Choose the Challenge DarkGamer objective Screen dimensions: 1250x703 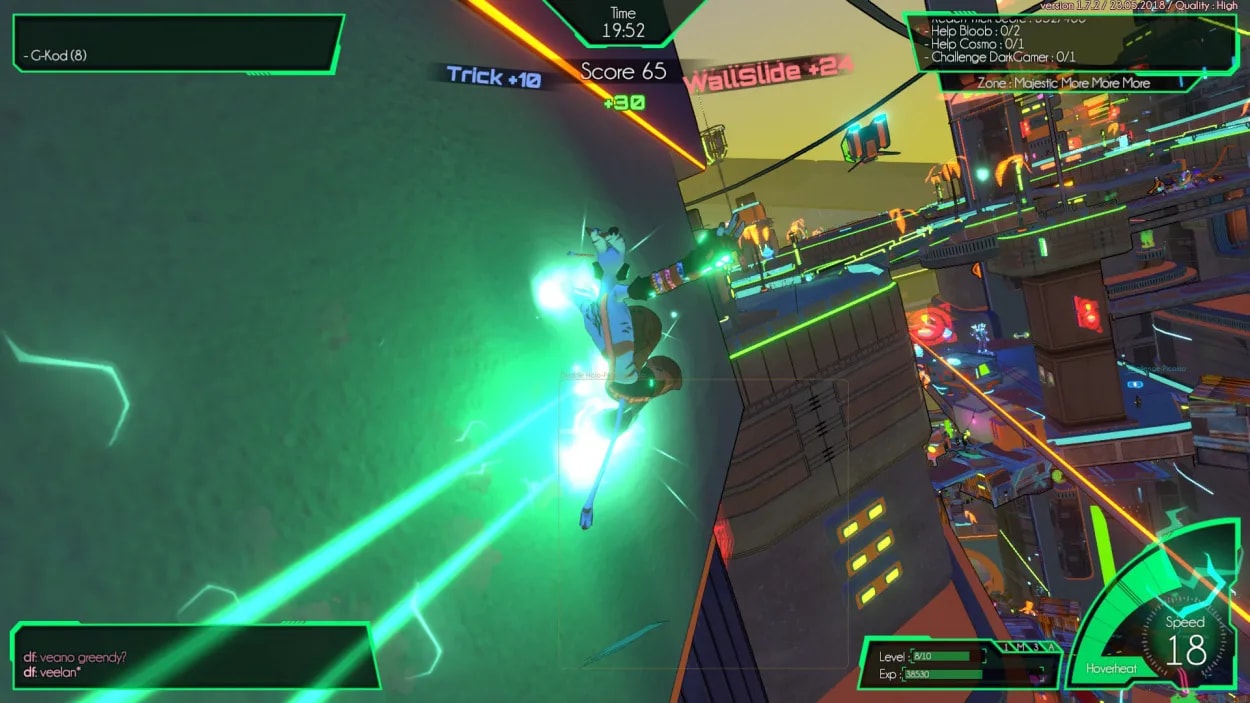pyautogui.click(x=1003, y=57)
